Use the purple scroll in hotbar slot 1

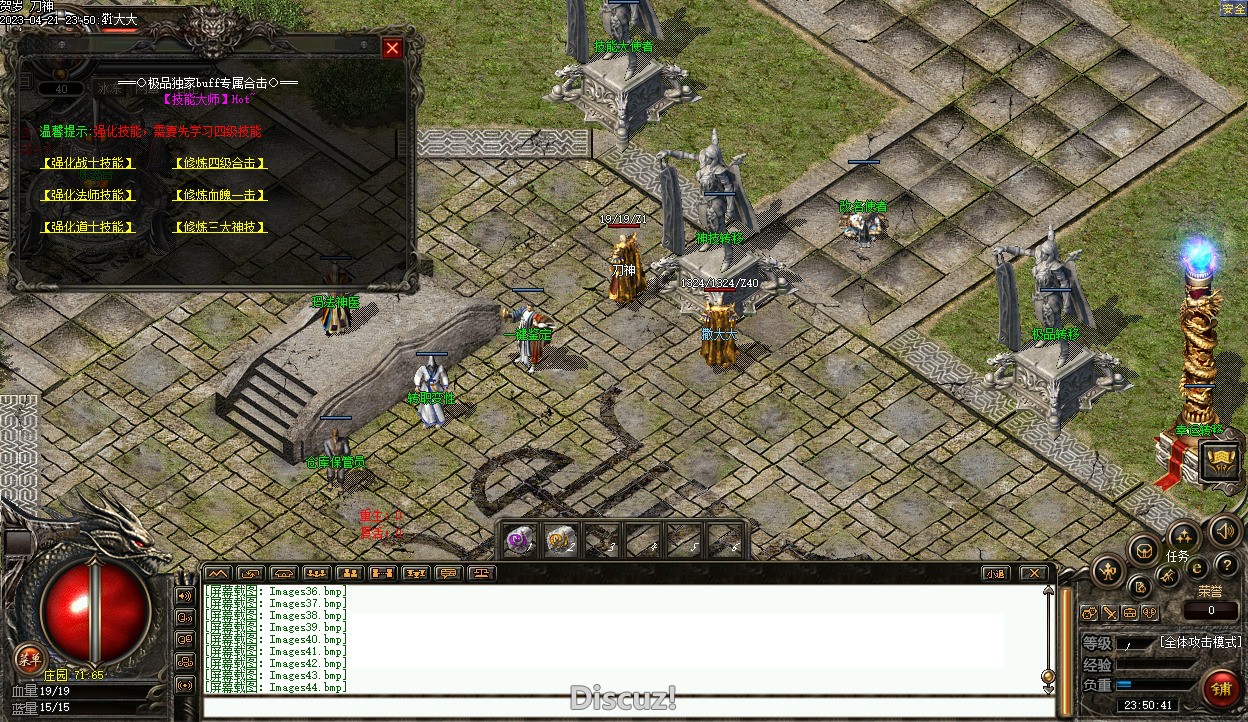[519, 540]
